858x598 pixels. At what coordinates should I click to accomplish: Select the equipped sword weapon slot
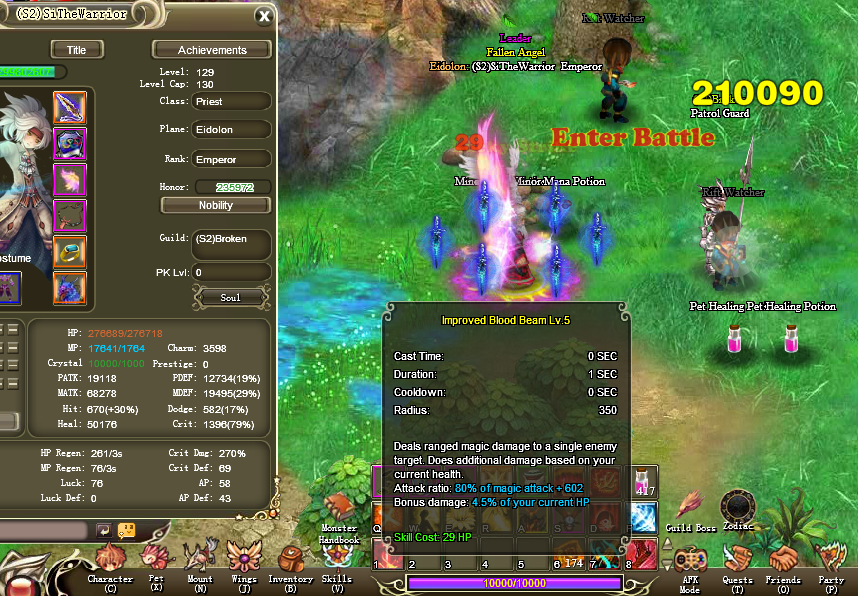(x=69, y=108)
